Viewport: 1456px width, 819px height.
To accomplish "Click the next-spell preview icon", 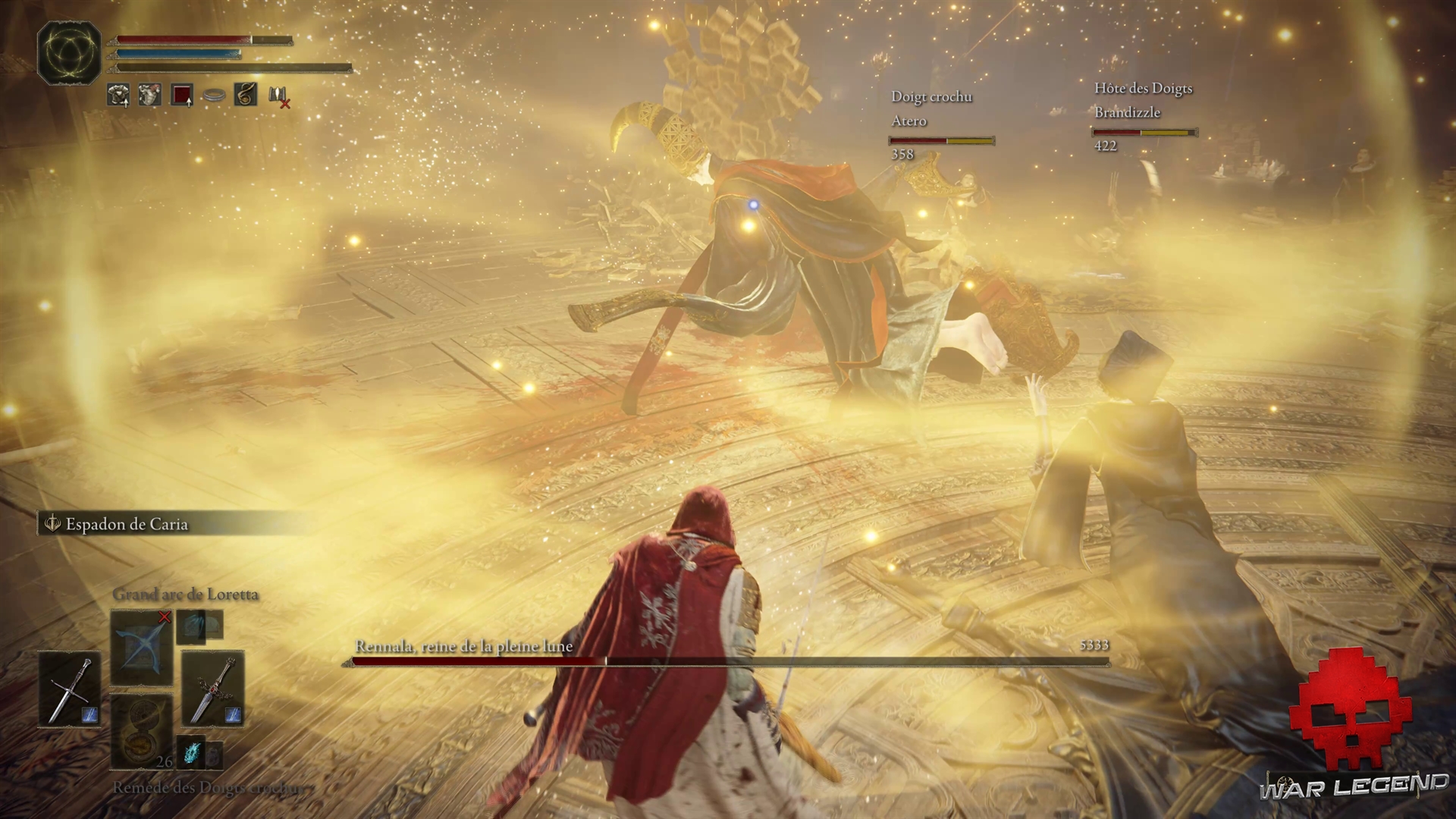I will (x=199, y=626).
